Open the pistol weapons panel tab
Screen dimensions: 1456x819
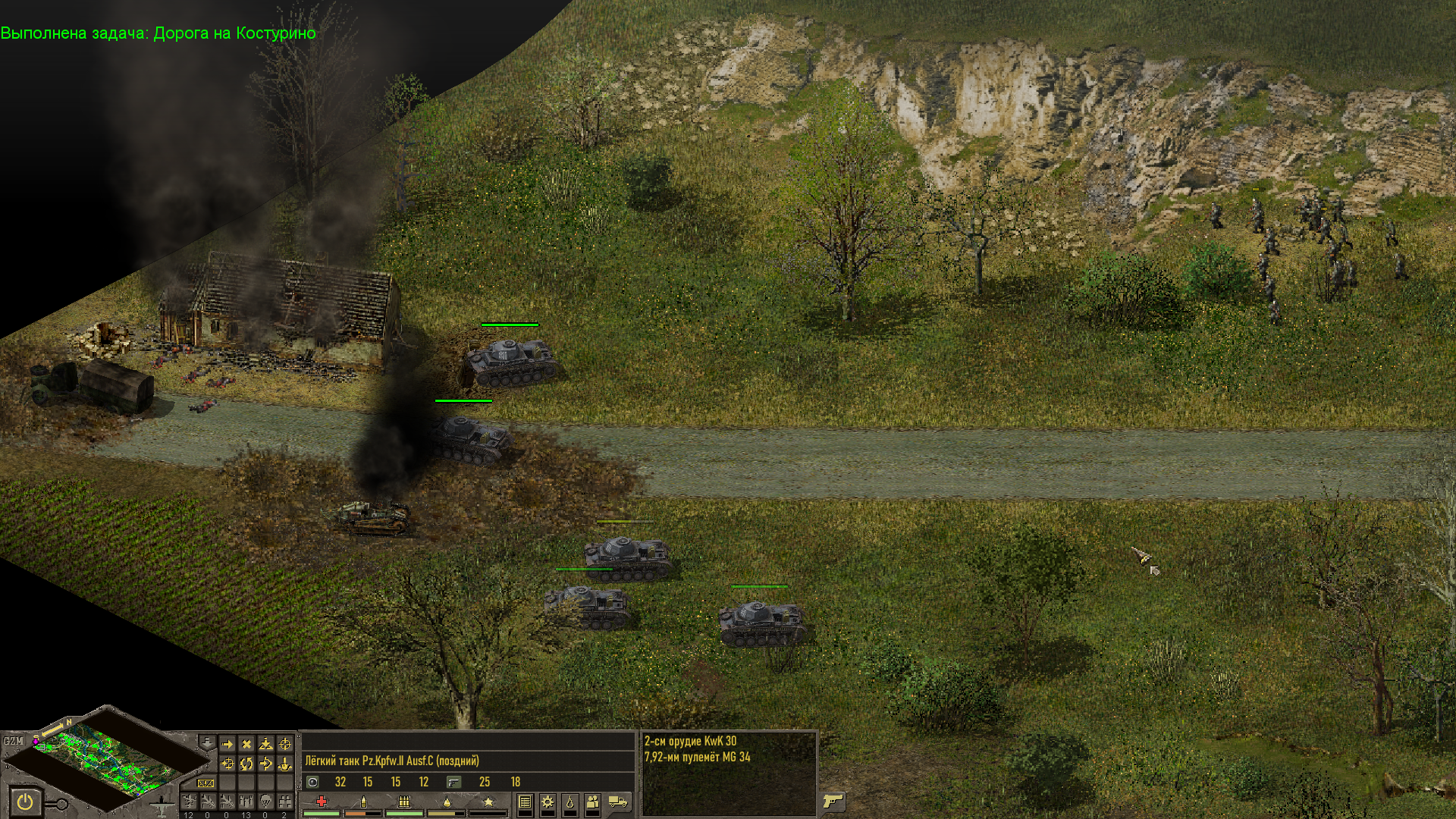pos(833,801)
